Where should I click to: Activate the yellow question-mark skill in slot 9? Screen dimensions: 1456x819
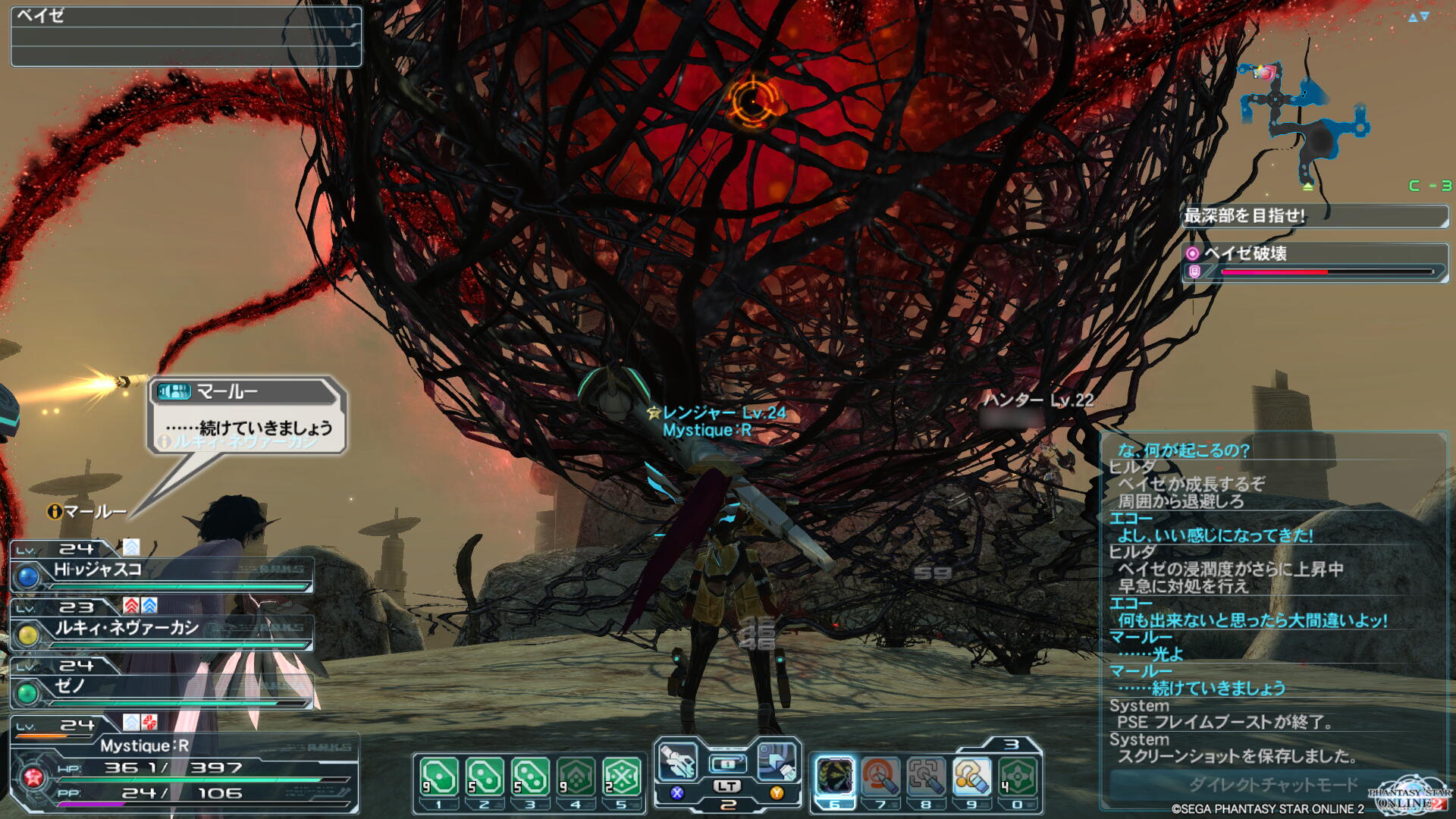pos(971,777)
